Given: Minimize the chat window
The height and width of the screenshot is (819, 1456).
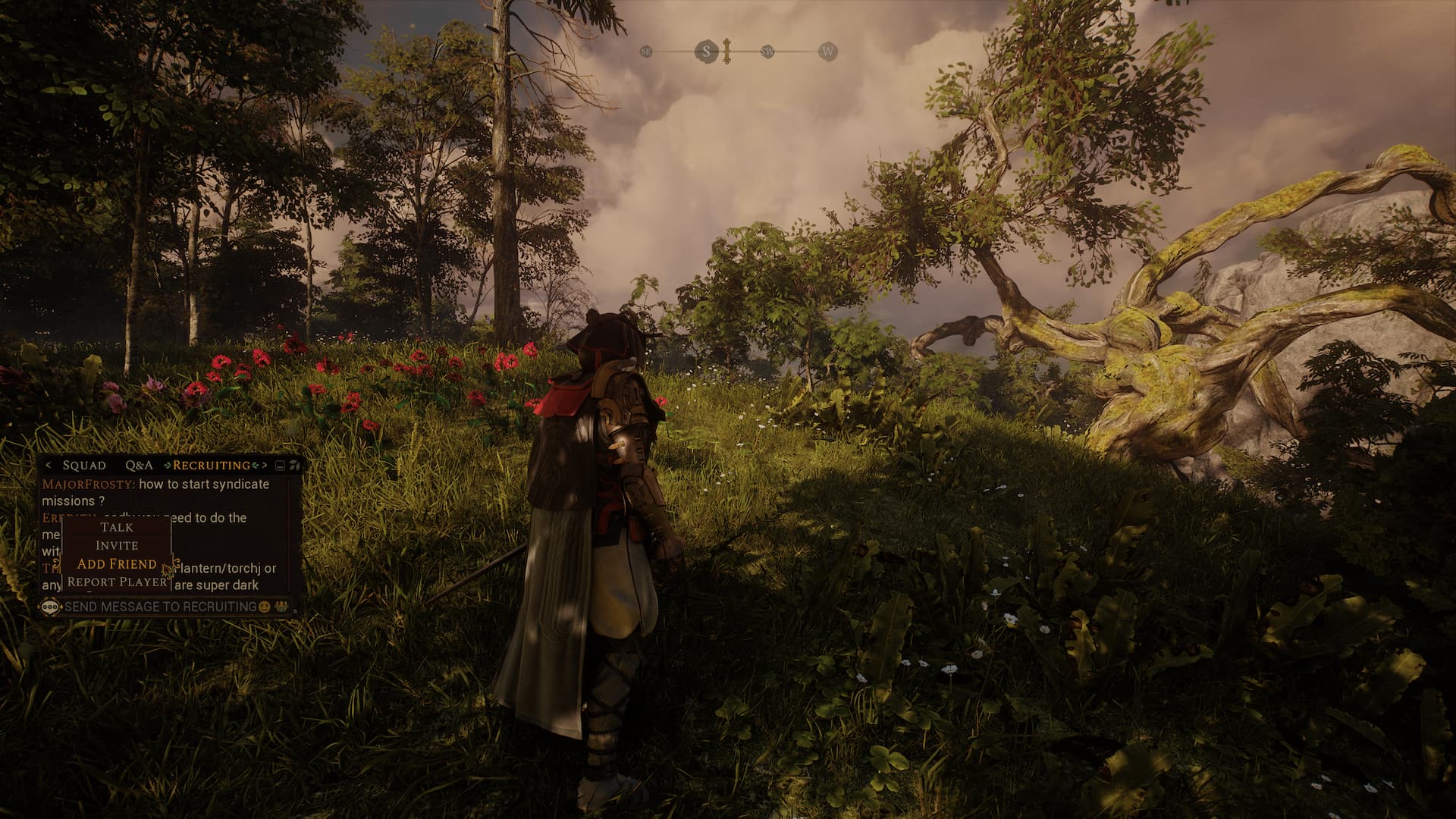Looking at the screenshot, I should (x=280, y=465).
